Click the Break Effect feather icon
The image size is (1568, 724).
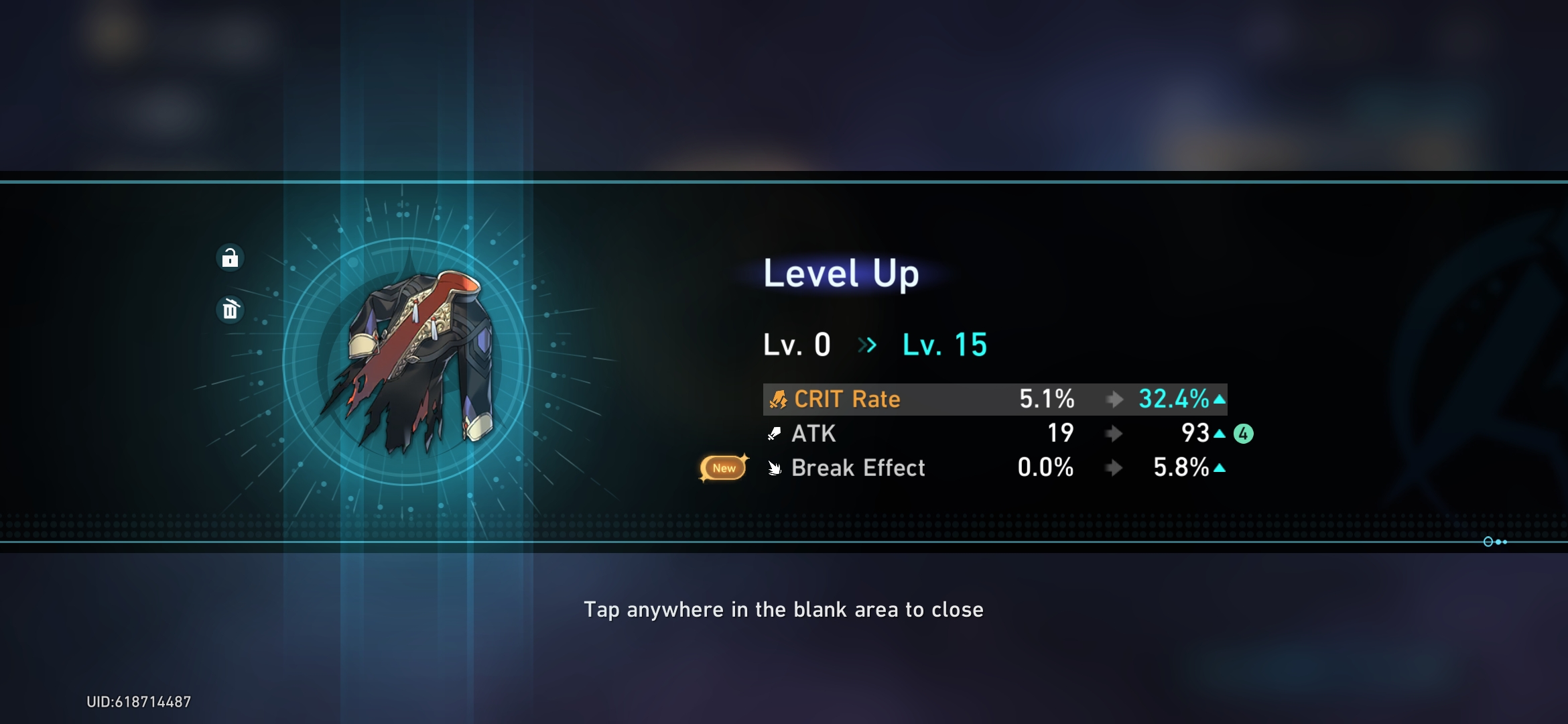tap(775, 469)
